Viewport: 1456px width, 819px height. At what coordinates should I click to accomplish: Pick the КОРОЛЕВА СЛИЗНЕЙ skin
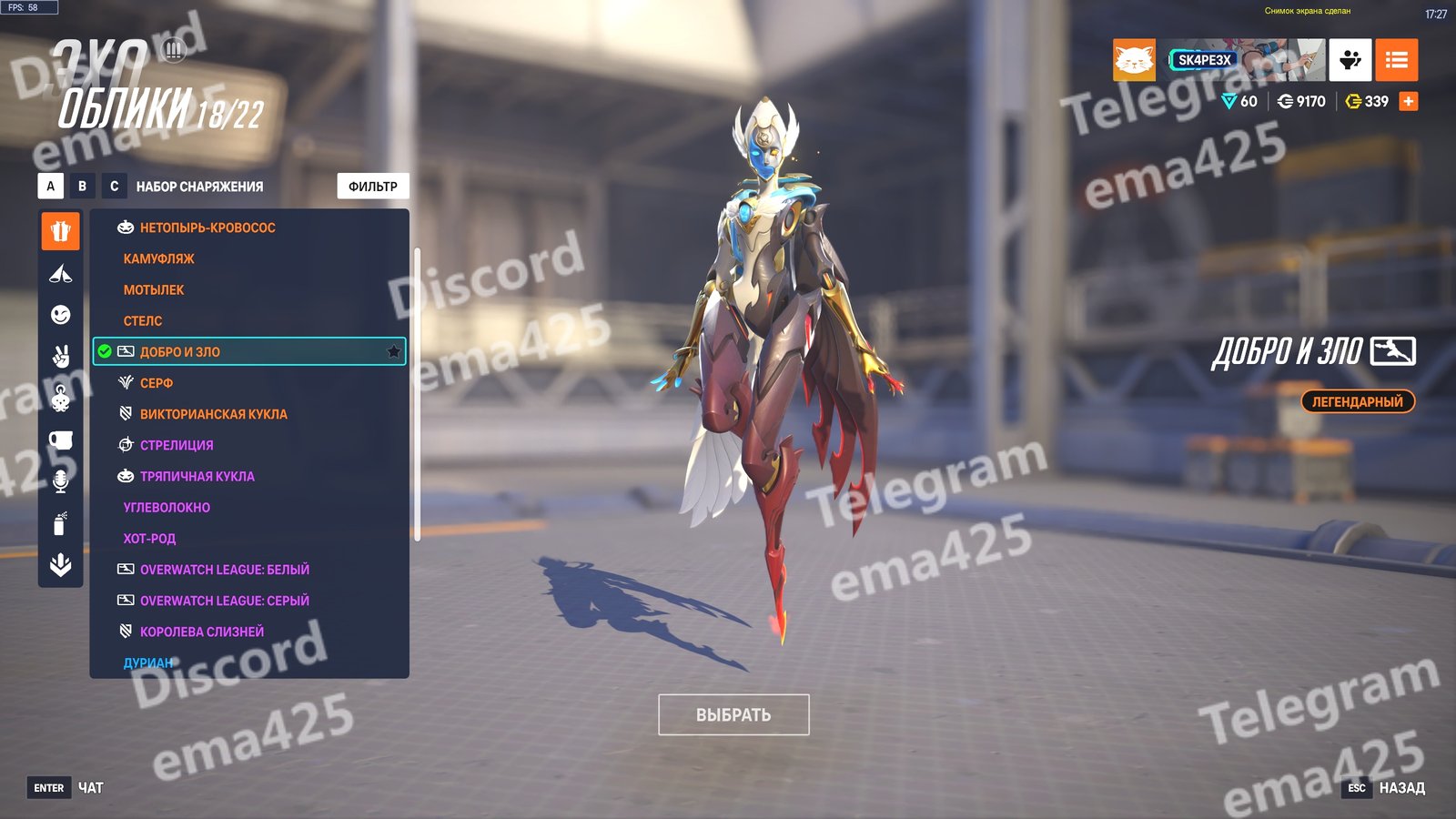point(201,632)
